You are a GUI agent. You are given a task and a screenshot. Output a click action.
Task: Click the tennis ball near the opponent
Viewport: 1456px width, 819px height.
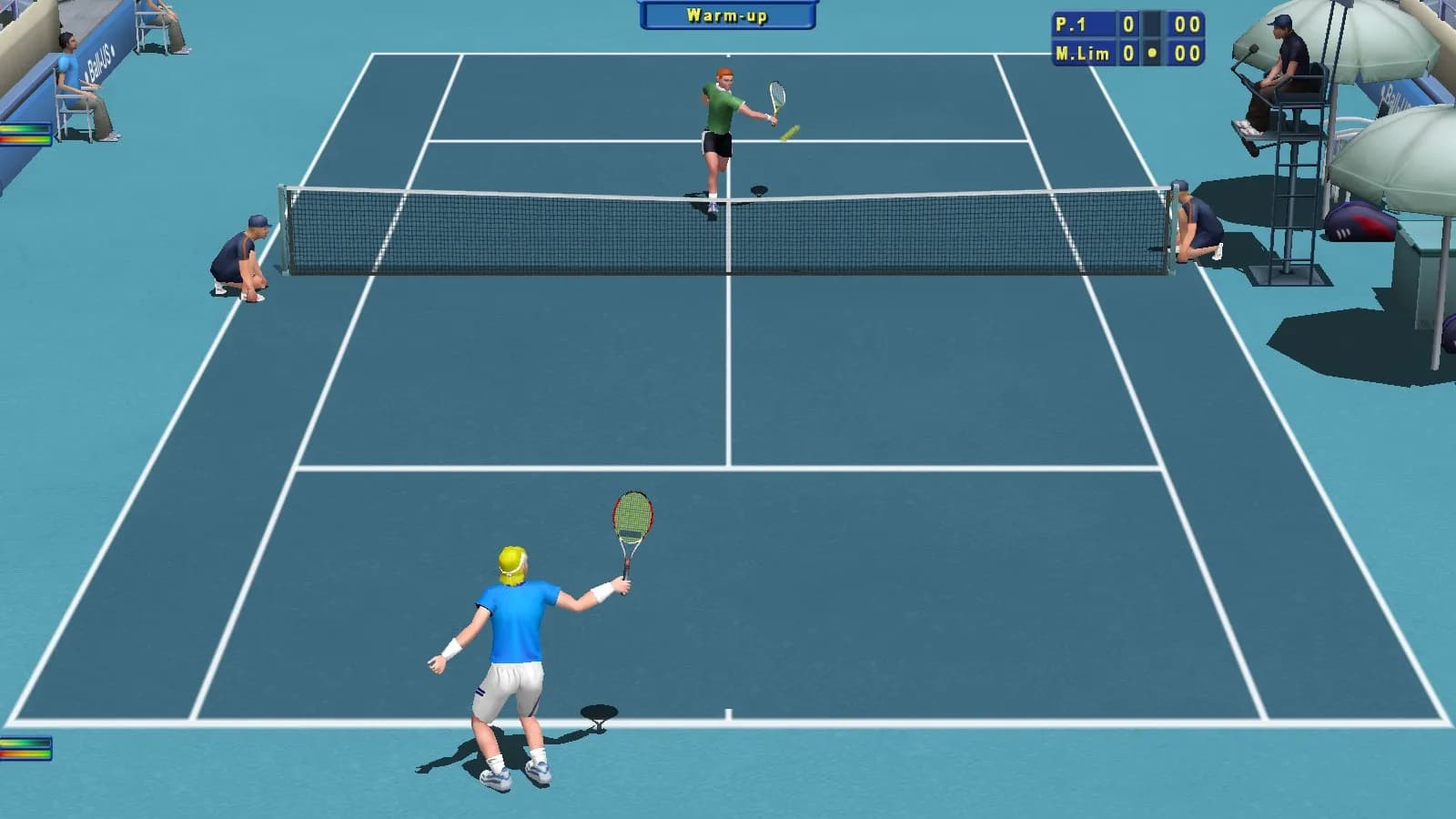click(790, 133)
